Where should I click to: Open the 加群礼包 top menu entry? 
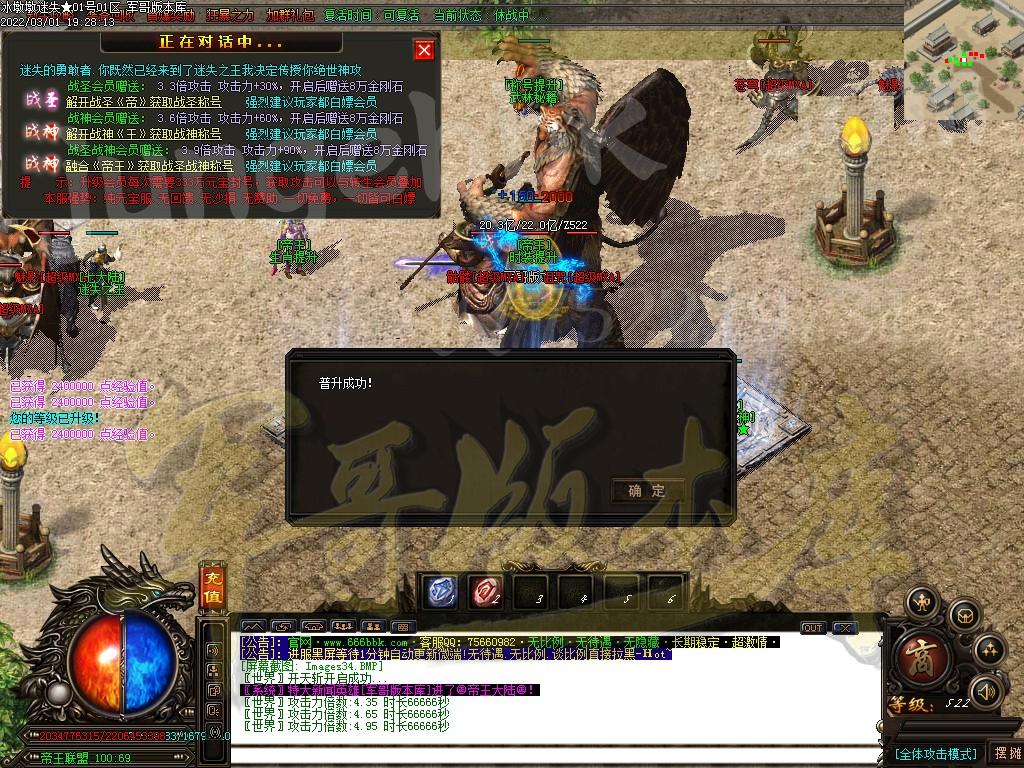(289, 15)
